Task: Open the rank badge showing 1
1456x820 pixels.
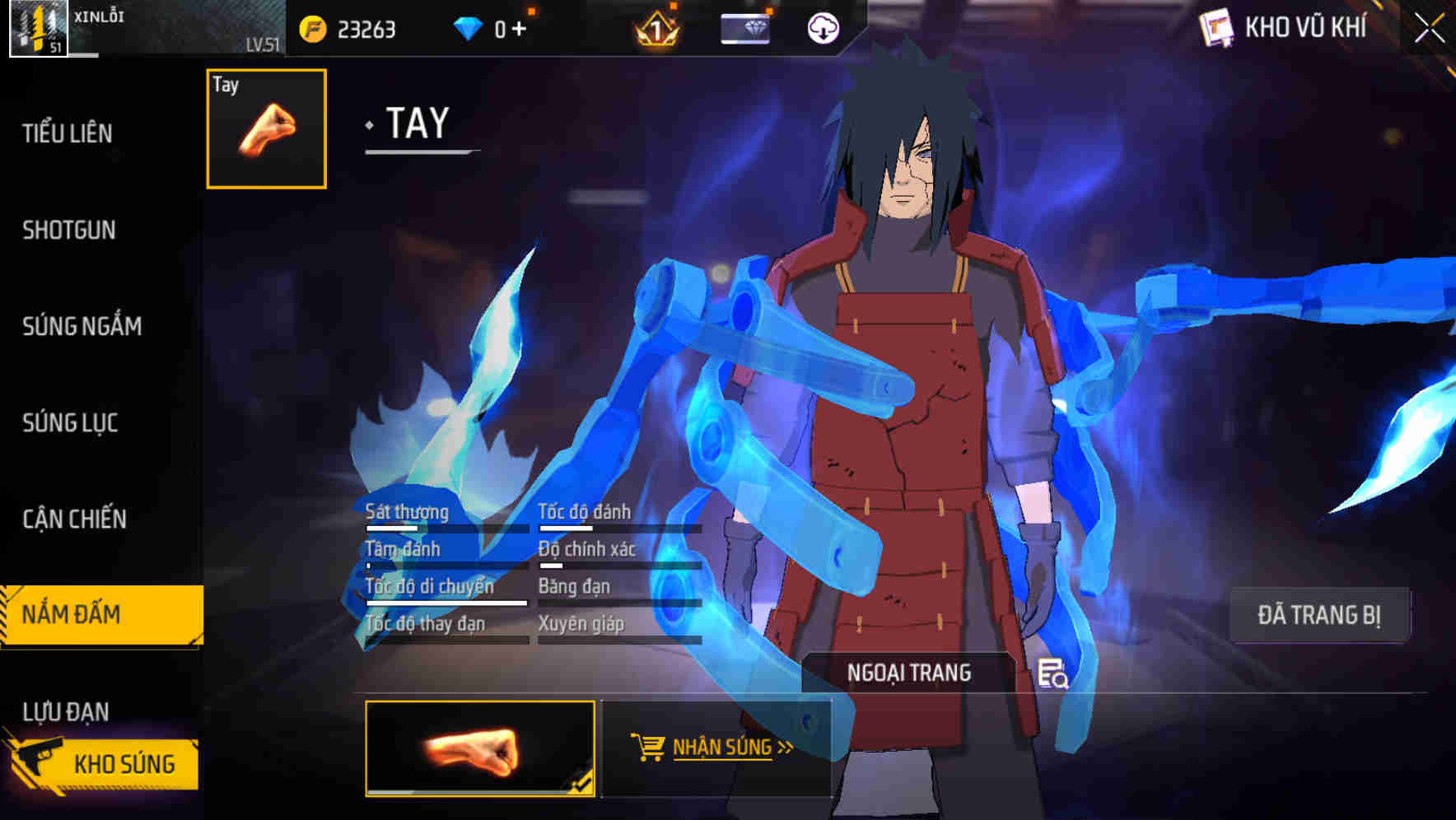Action: point(655,30)
